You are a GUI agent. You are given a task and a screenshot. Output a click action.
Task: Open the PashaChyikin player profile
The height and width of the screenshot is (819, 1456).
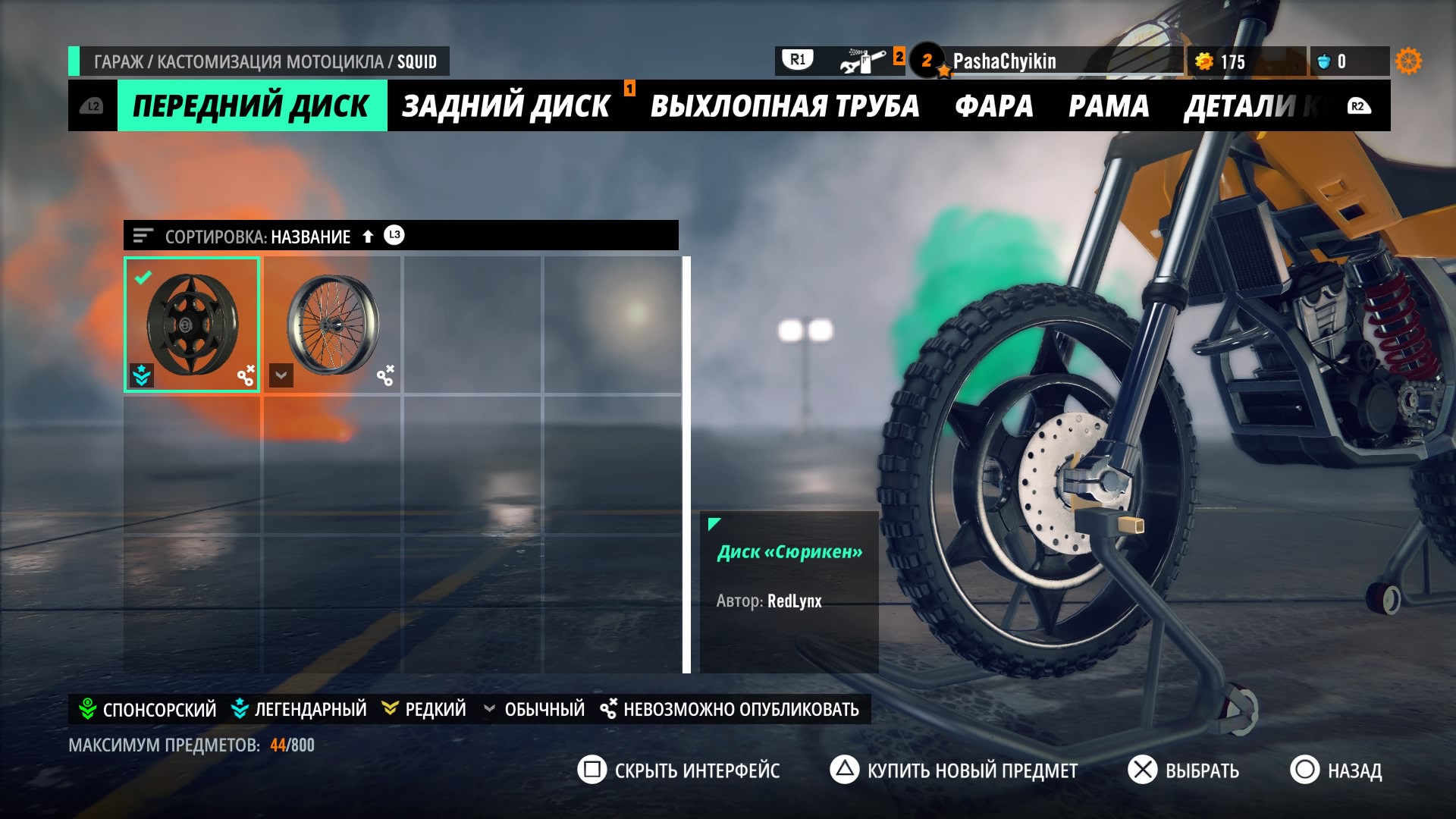(1004, 61)
